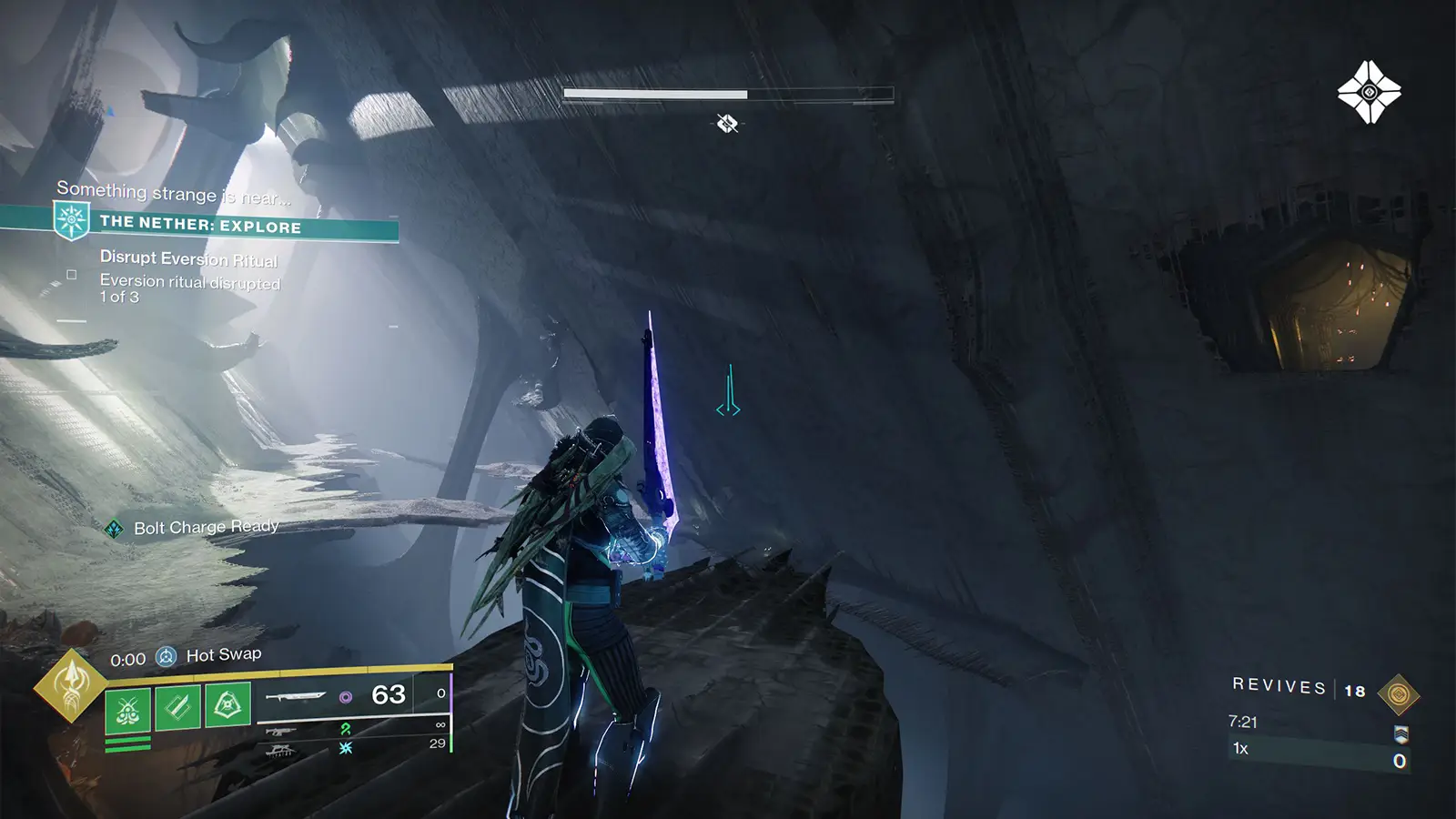
Task: Click the auto rifle weapon icon
Action: 282,731
